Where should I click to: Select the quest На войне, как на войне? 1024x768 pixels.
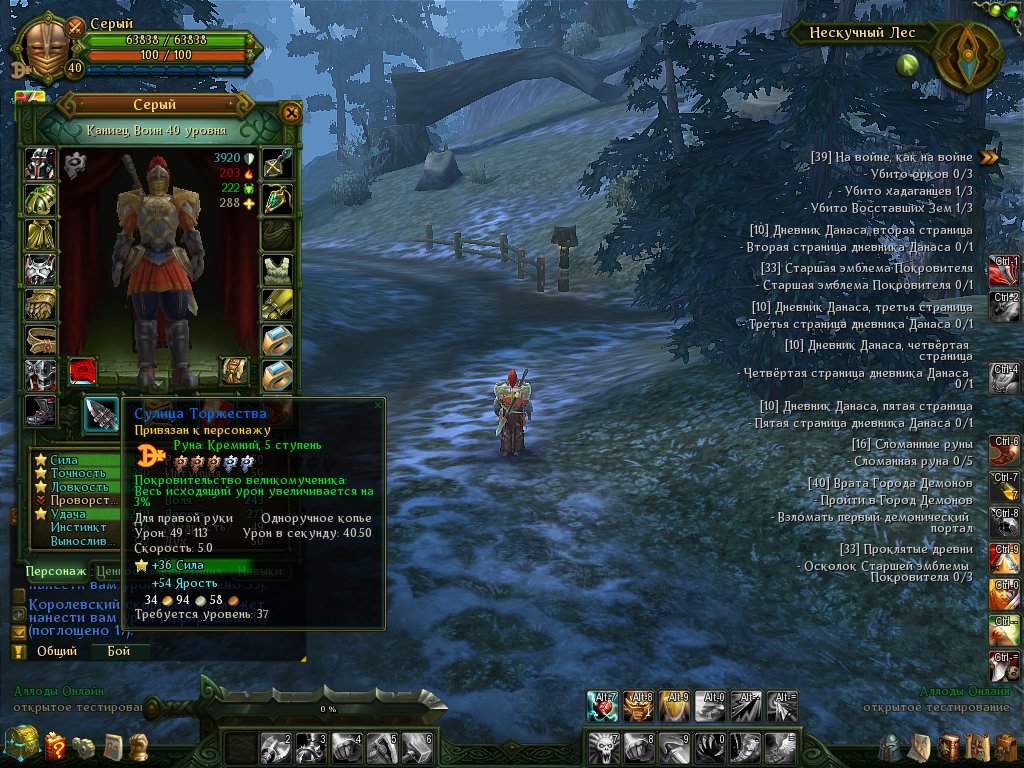coord(891,157)
